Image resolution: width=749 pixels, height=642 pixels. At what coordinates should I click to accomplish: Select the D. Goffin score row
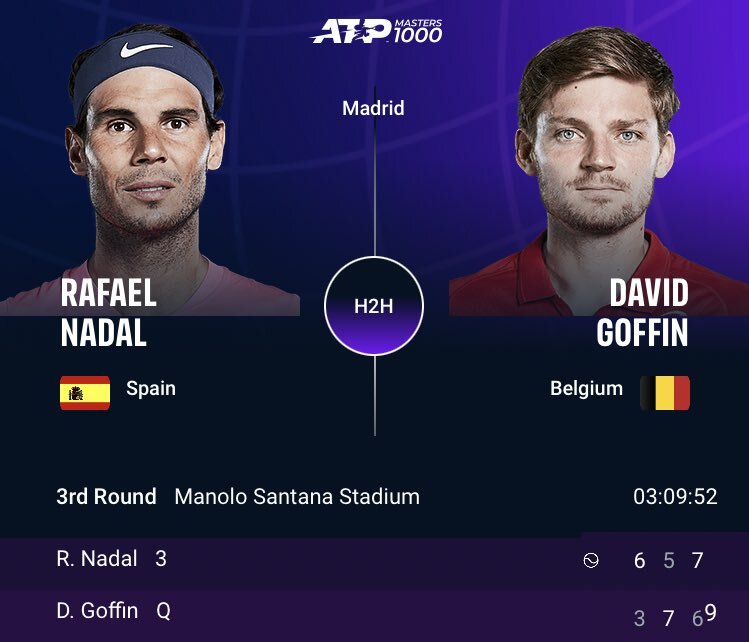tap(374, 611)
